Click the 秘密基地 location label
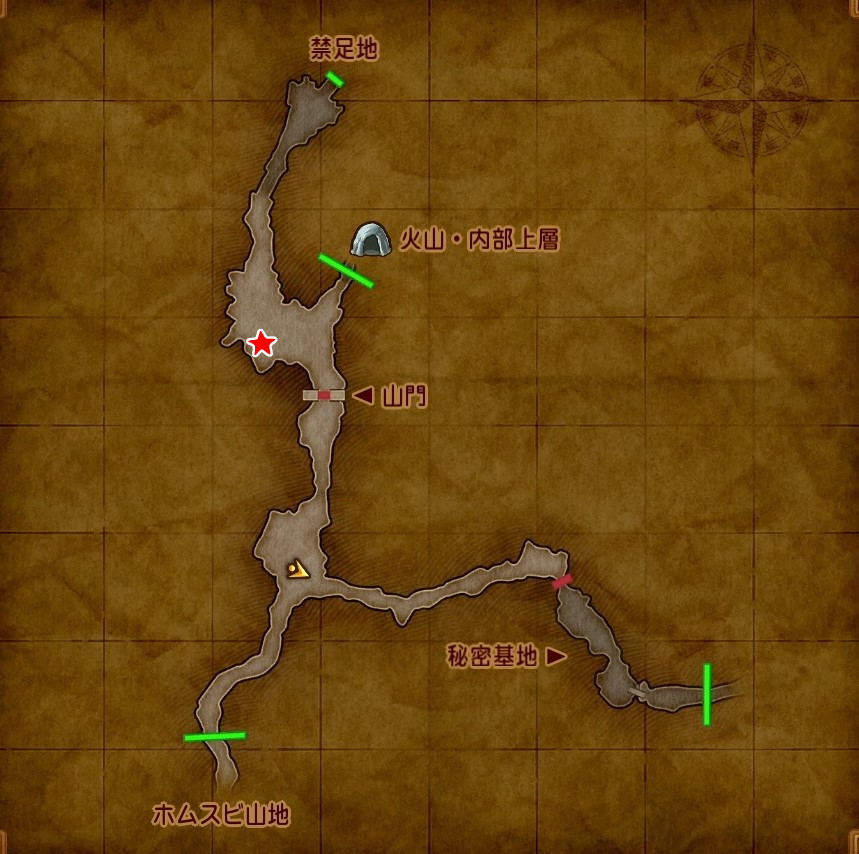The height and width of the screenshot is (854, 859). (495, 657)
